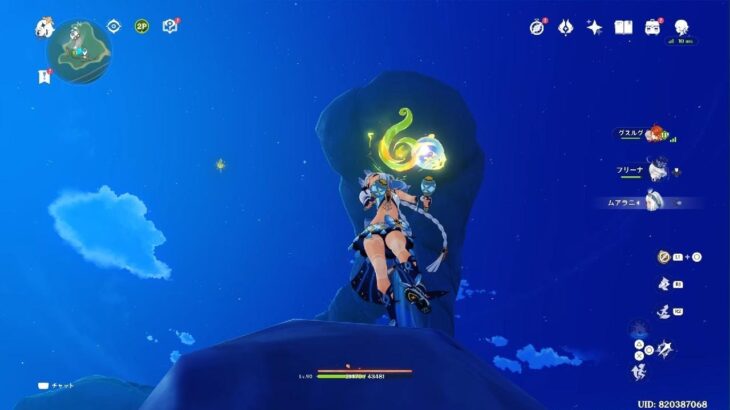
Task: Switch to party member フリーナ
Action: tap(655, 170)
